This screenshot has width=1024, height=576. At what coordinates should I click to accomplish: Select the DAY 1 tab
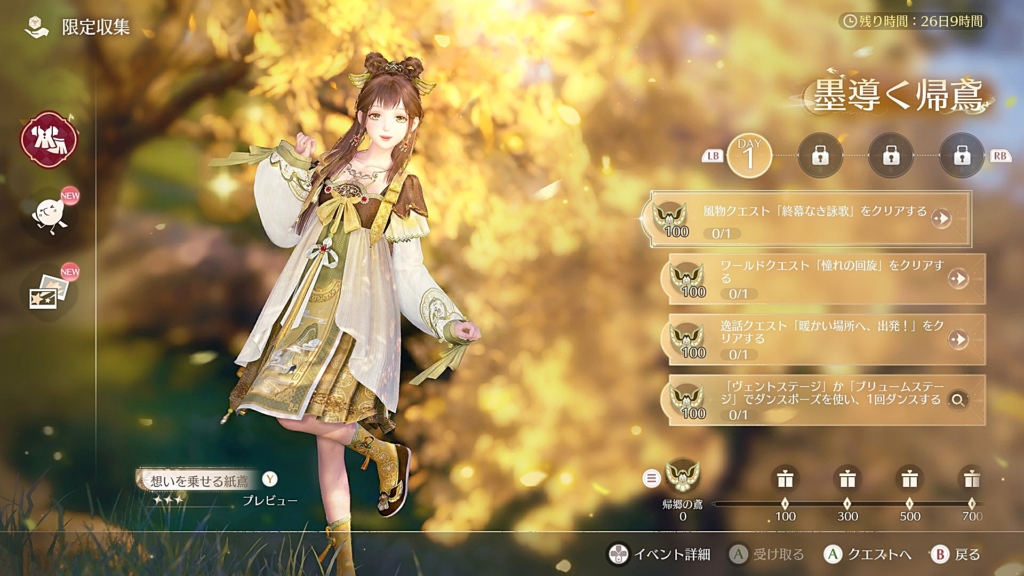[748, 155]
